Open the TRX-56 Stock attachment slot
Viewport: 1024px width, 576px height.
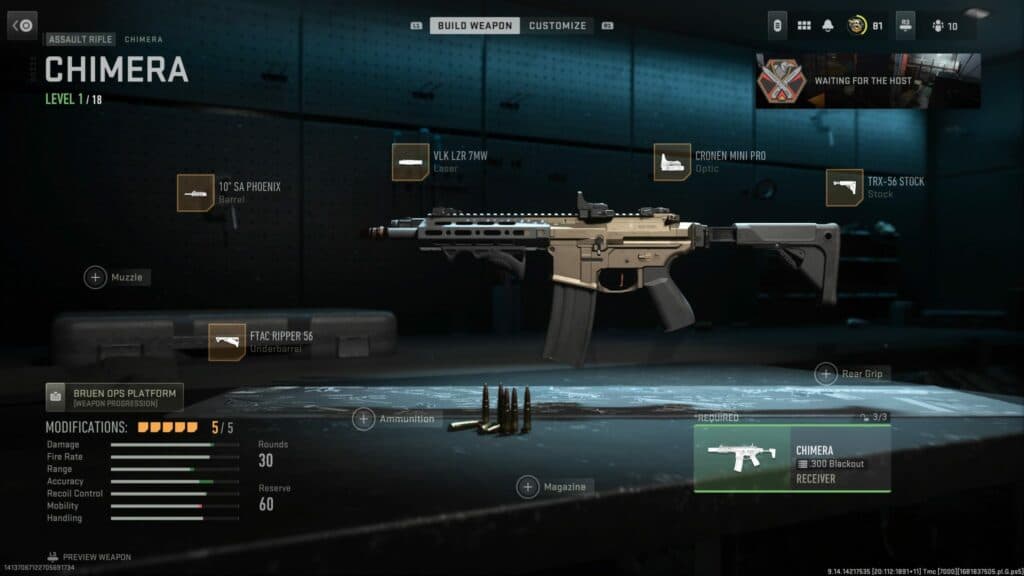pyautogui.click(x=844, y=188)
